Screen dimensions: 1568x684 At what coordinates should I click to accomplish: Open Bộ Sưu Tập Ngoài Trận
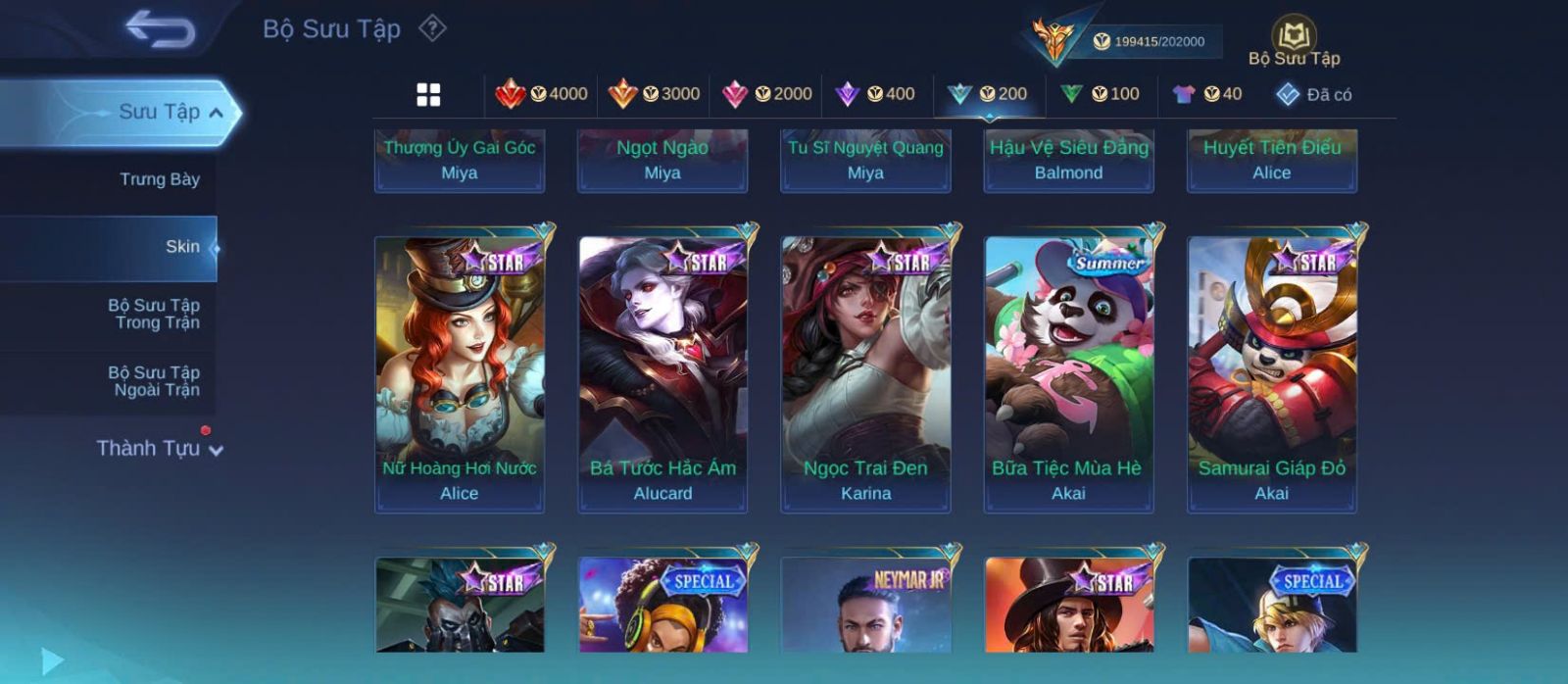(x=154, y=381)
